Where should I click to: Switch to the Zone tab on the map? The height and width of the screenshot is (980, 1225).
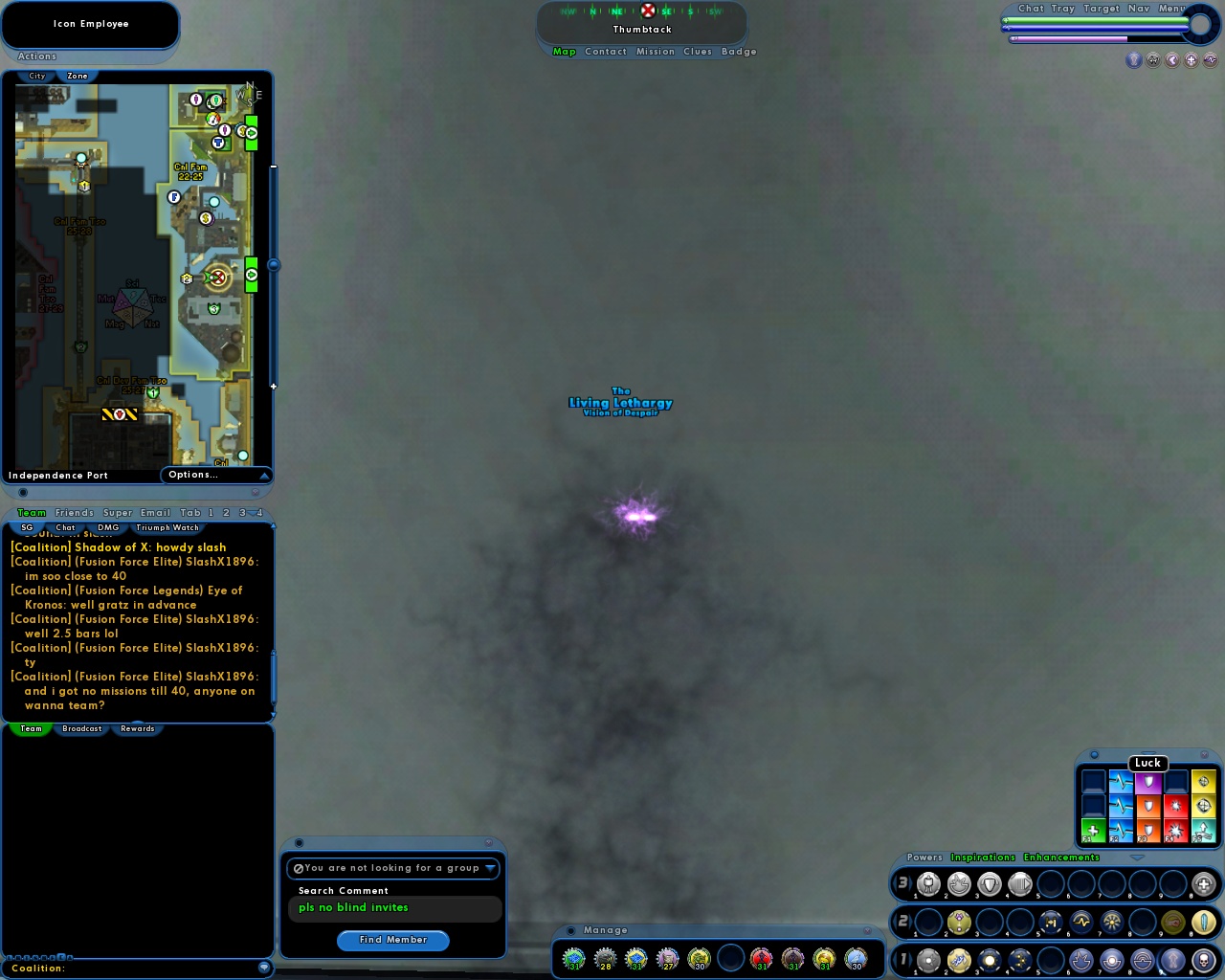click(x=77, y=76)
